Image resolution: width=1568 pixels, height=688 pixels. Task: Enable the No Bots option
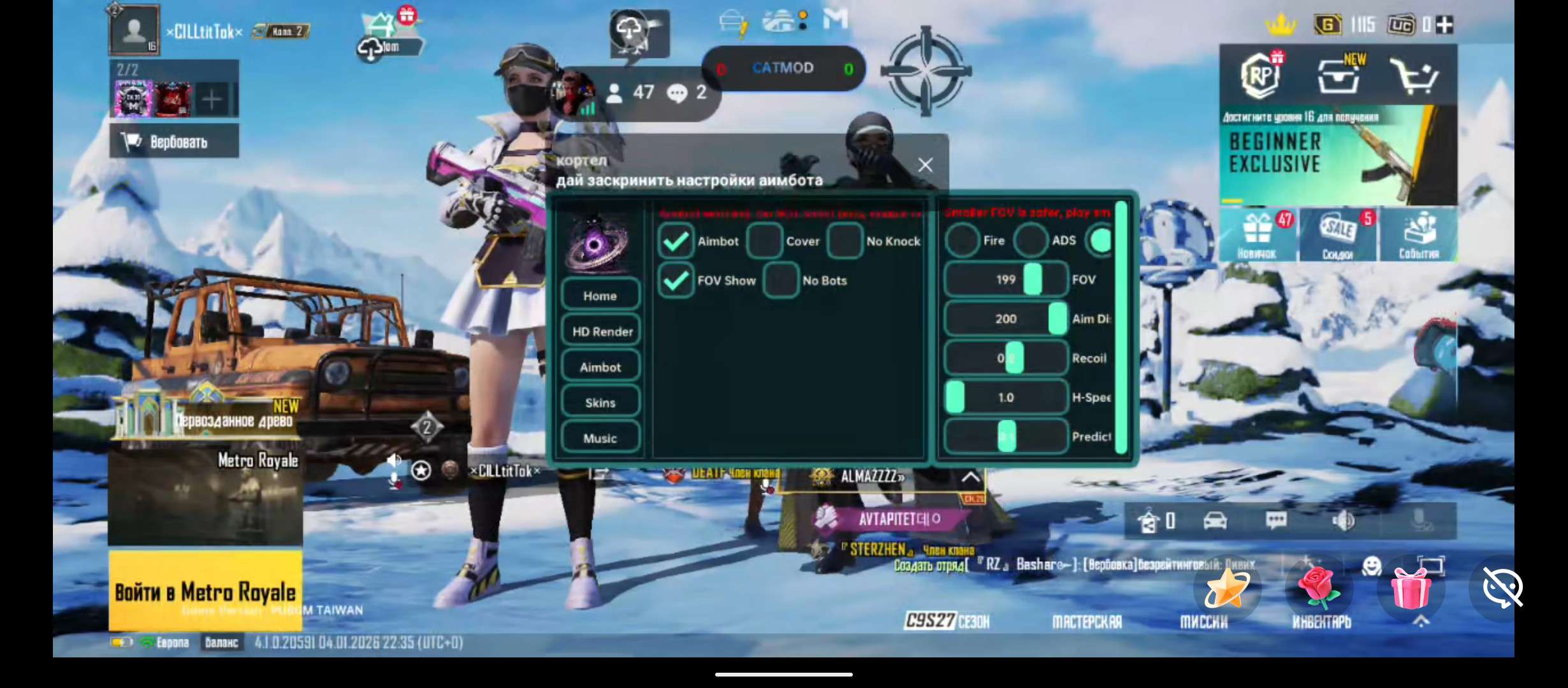coord(781,280)
